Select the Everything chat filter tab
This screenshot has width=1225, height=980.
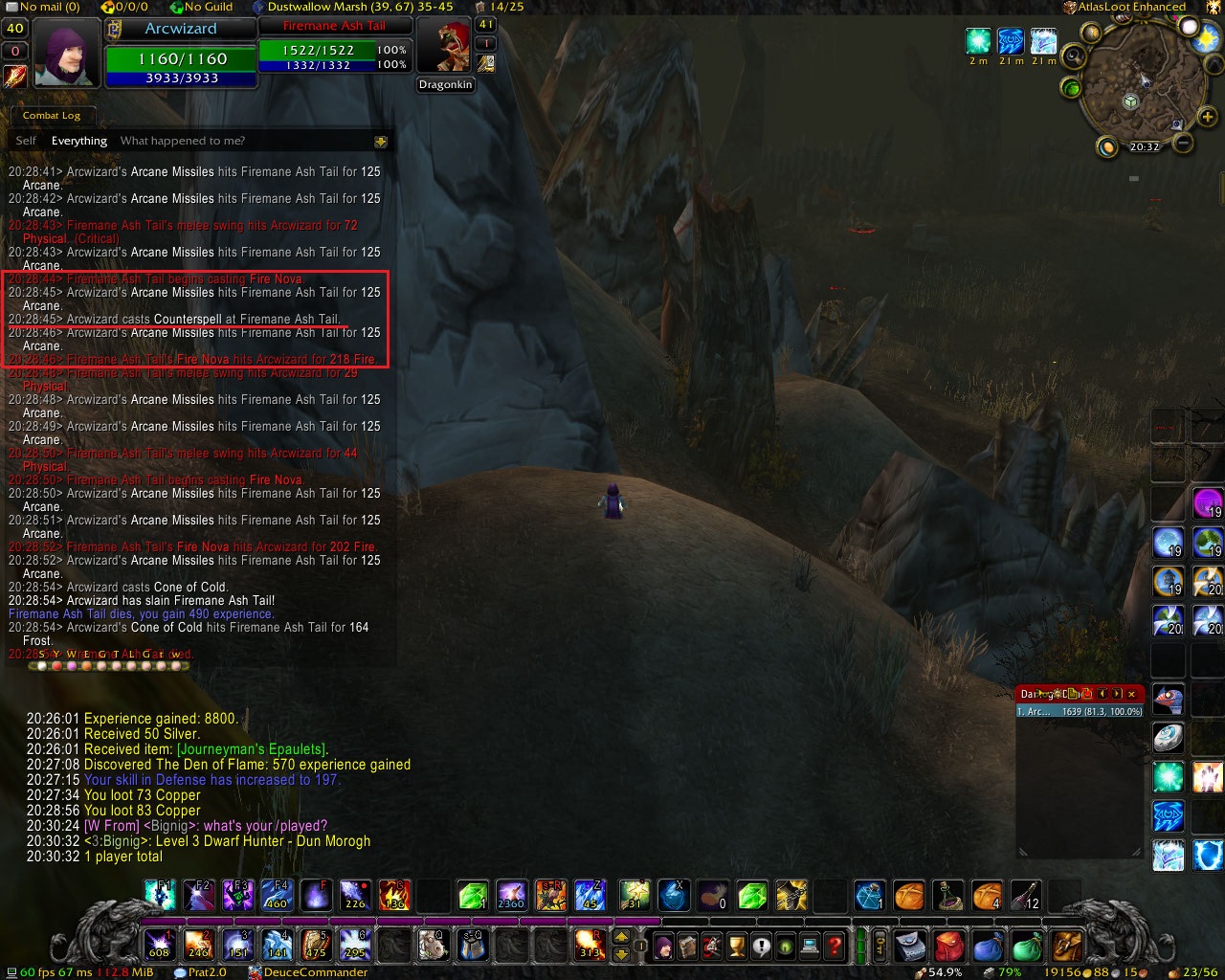click(78, 141)
